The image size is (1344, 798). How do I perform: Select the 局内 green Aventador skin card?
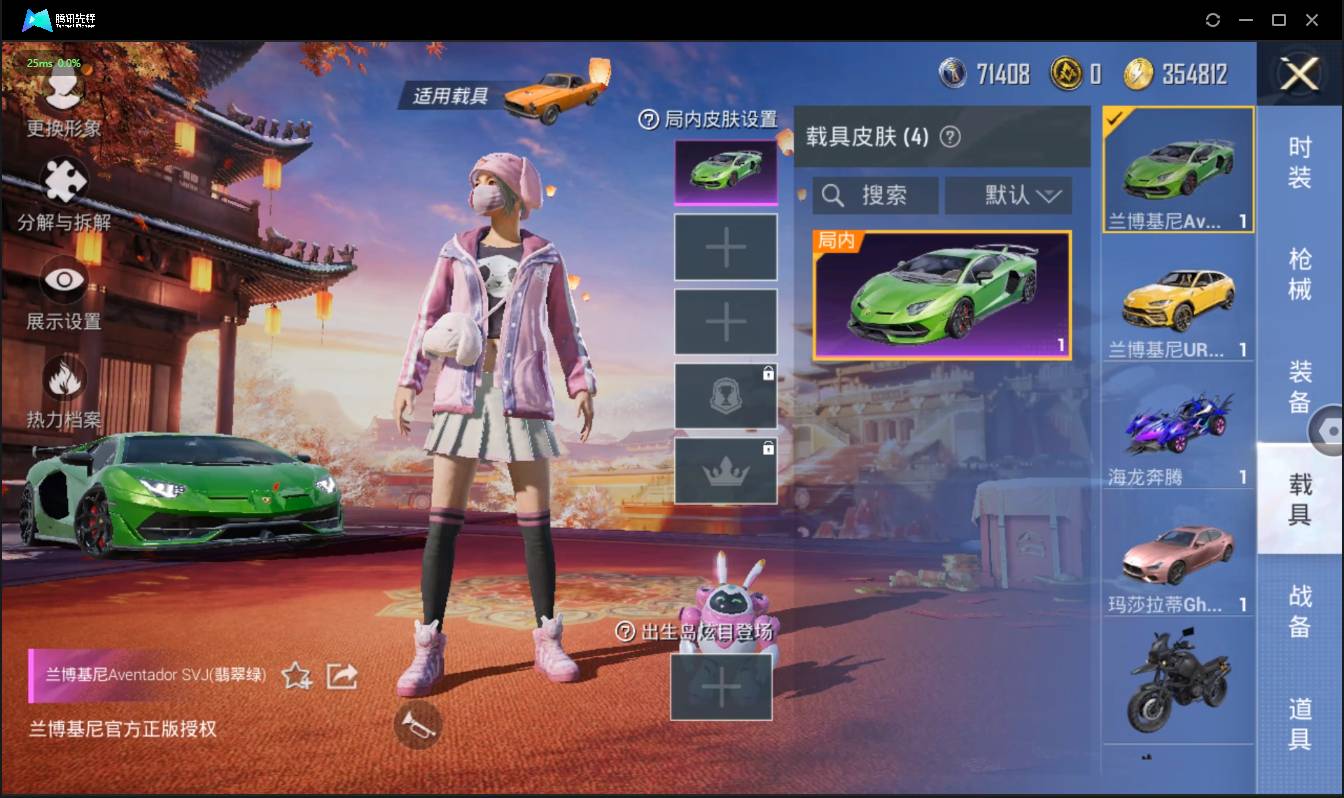tap(940, 295)
